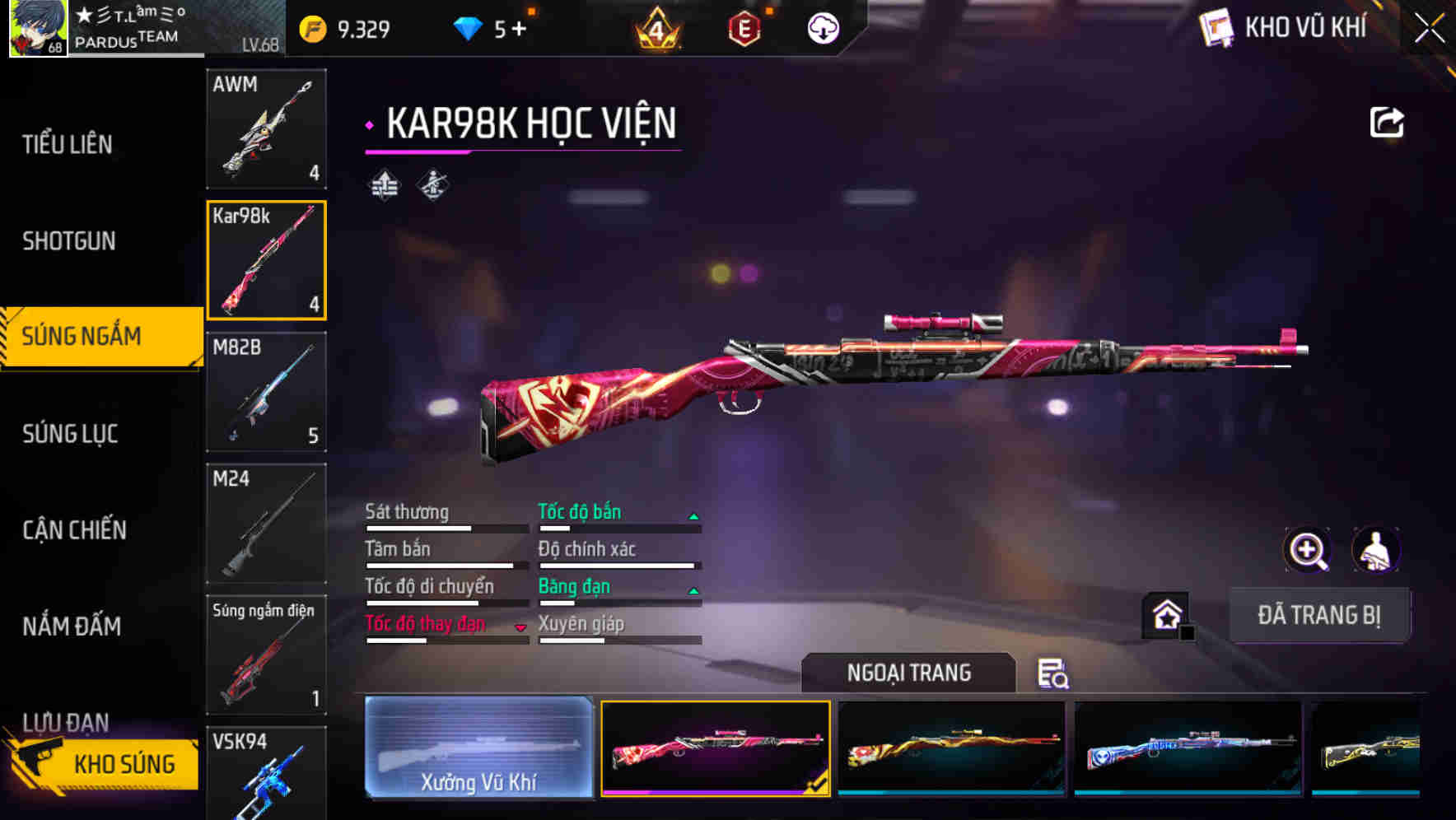
Task: Open the cloud download icon in top bar
Action: tap(821, 27)
